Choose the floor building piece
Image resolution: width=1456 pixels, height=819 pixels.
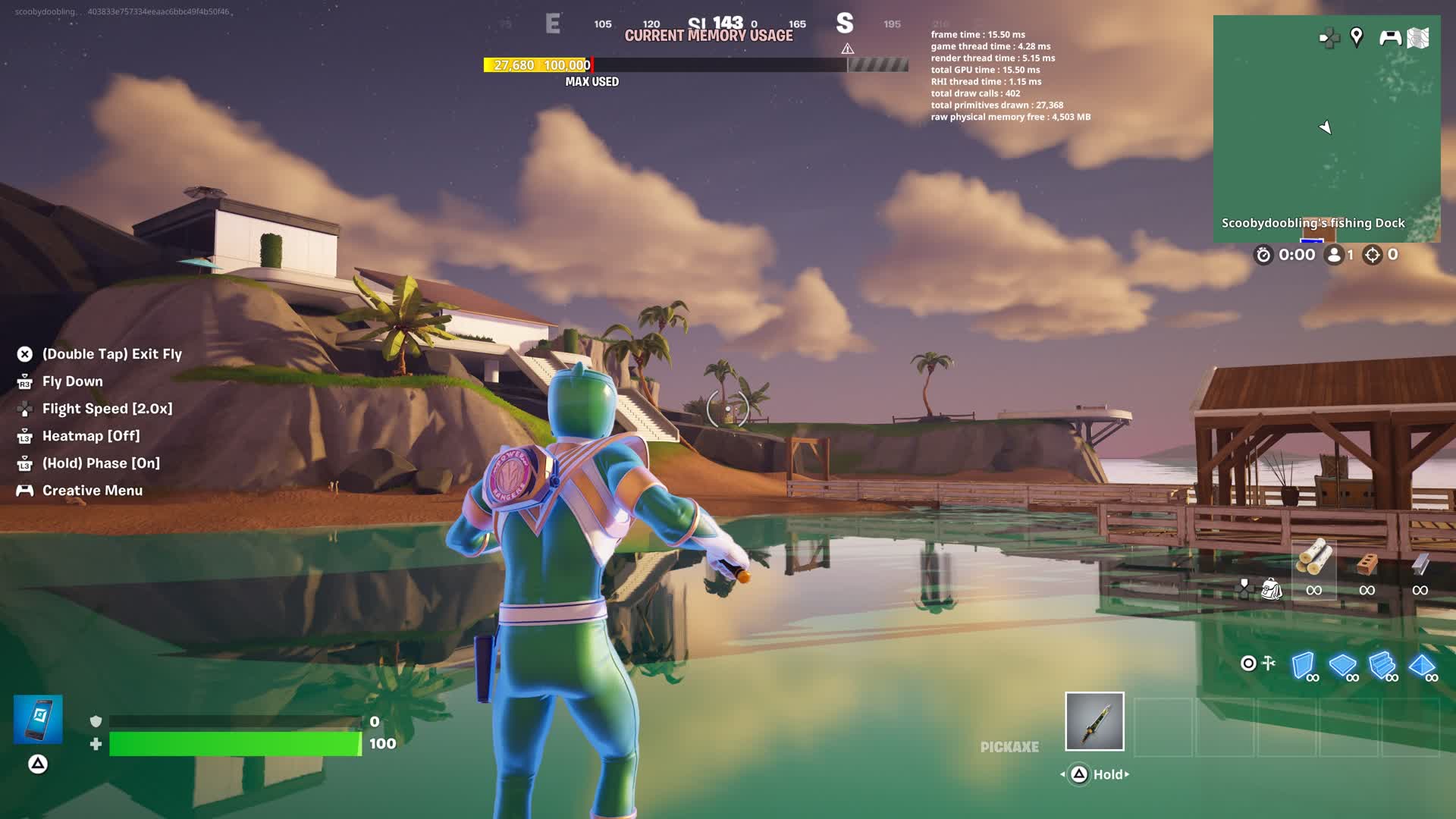(x=1343, y=666)
